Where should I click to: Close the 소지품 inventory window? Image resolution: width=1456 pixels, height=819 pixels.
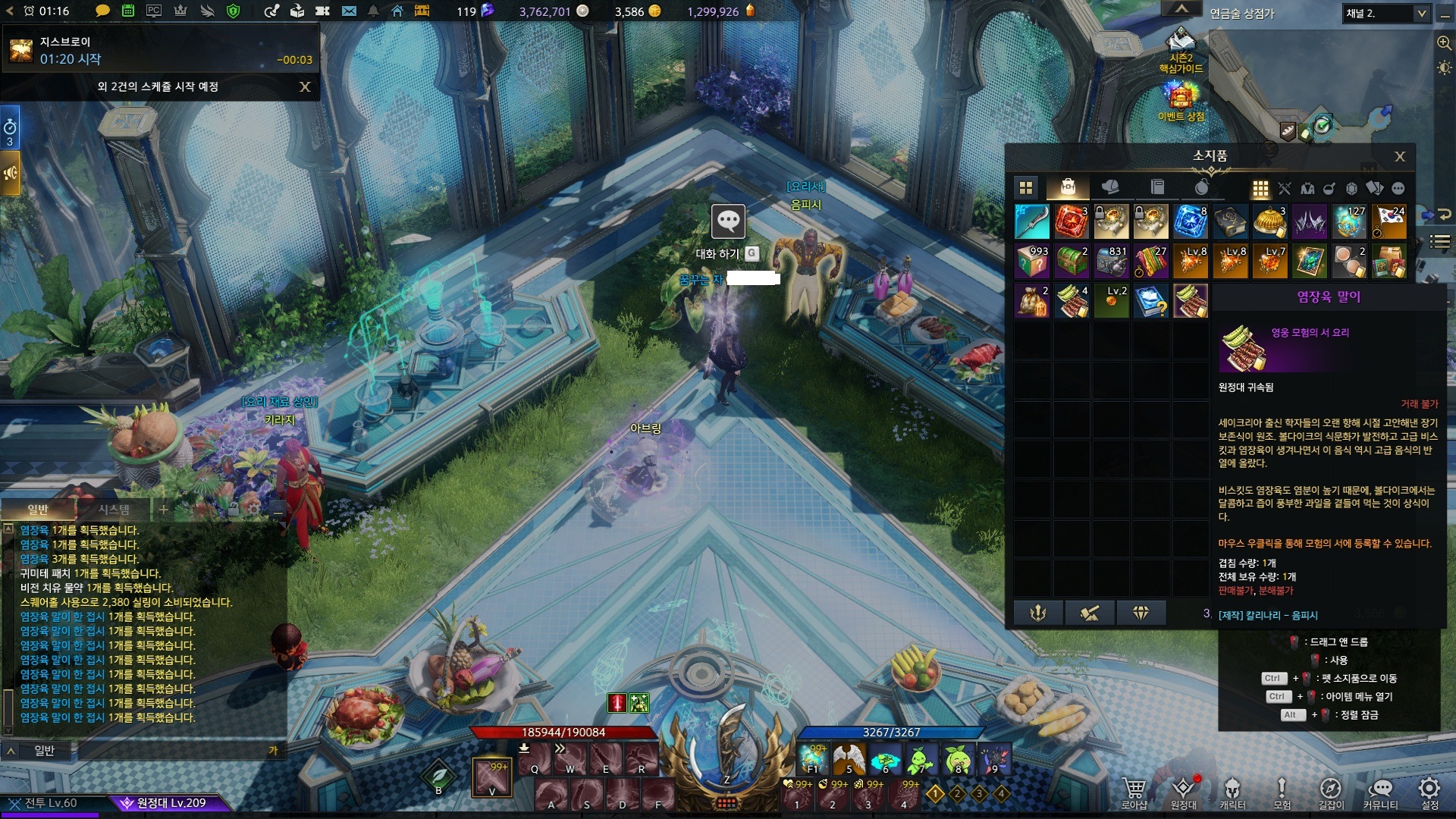(x=1400, y=156)
